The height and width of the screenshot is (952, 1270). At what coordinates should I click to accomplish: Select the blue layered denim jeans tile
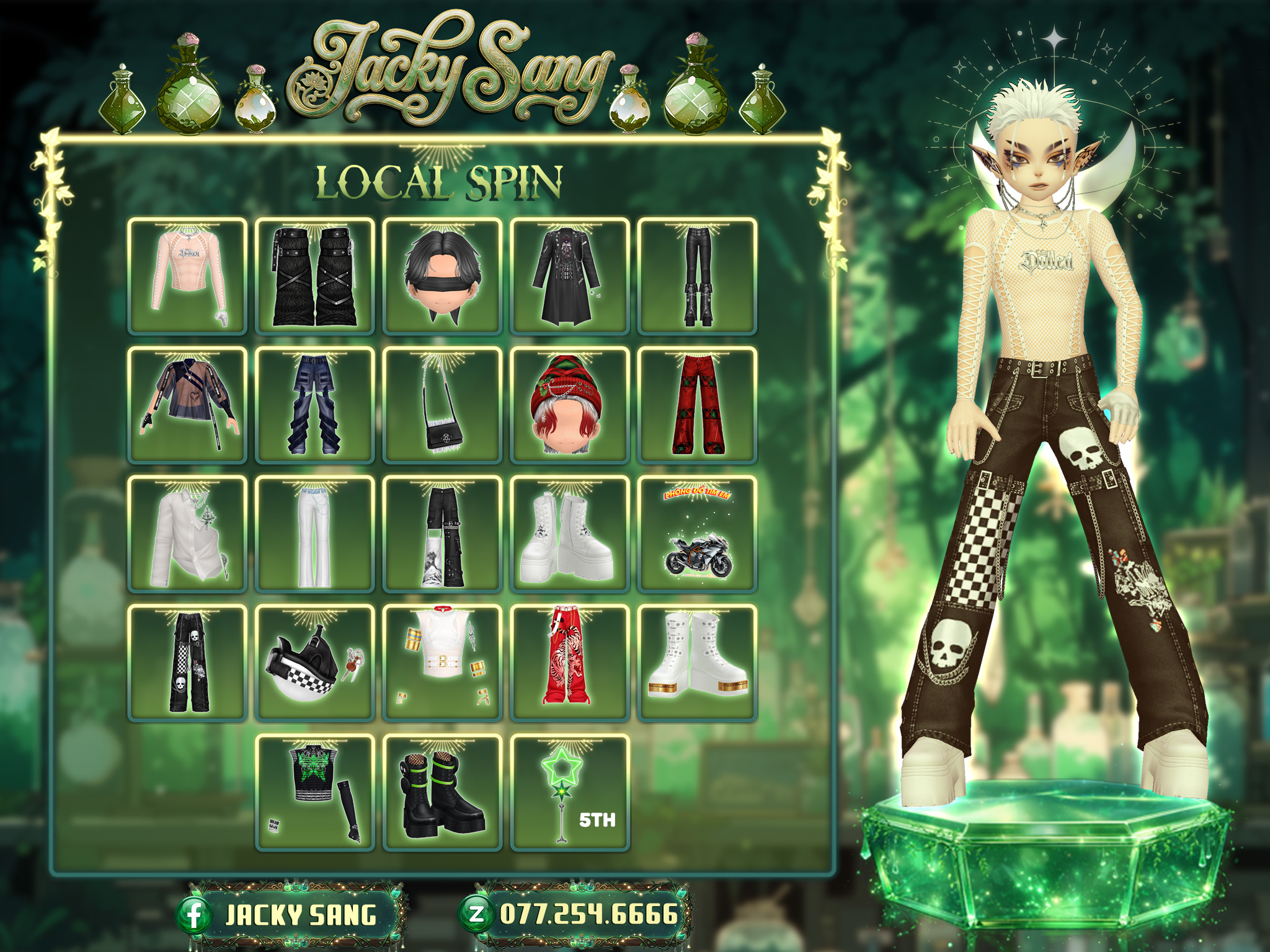click(x=315, y=405)
